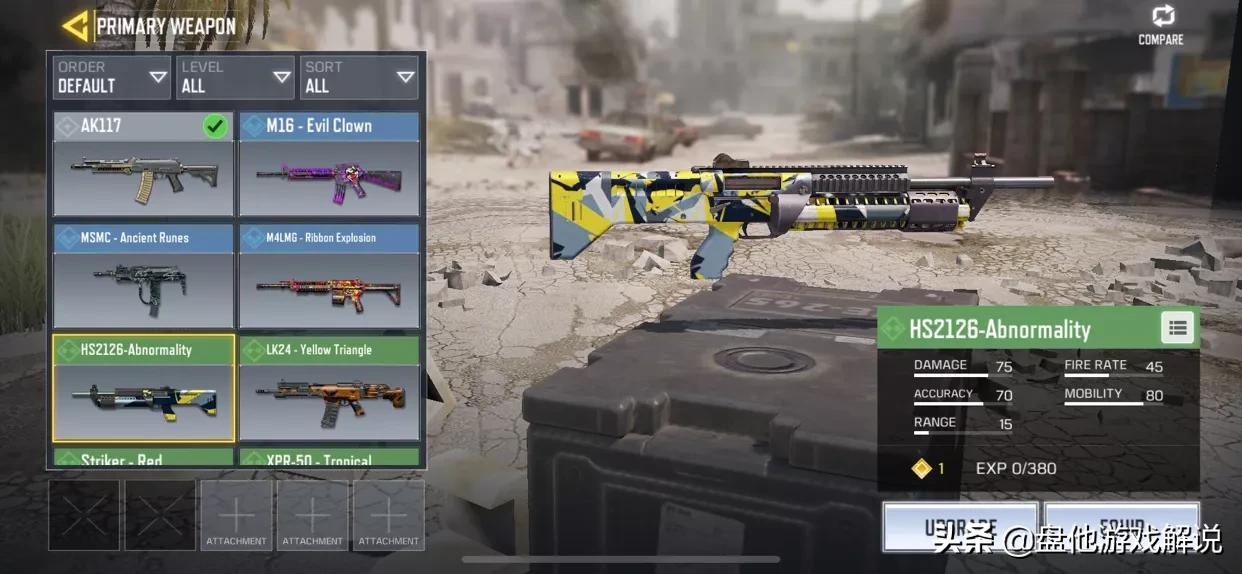Open the Level filter dropdown

pos(236,77)
